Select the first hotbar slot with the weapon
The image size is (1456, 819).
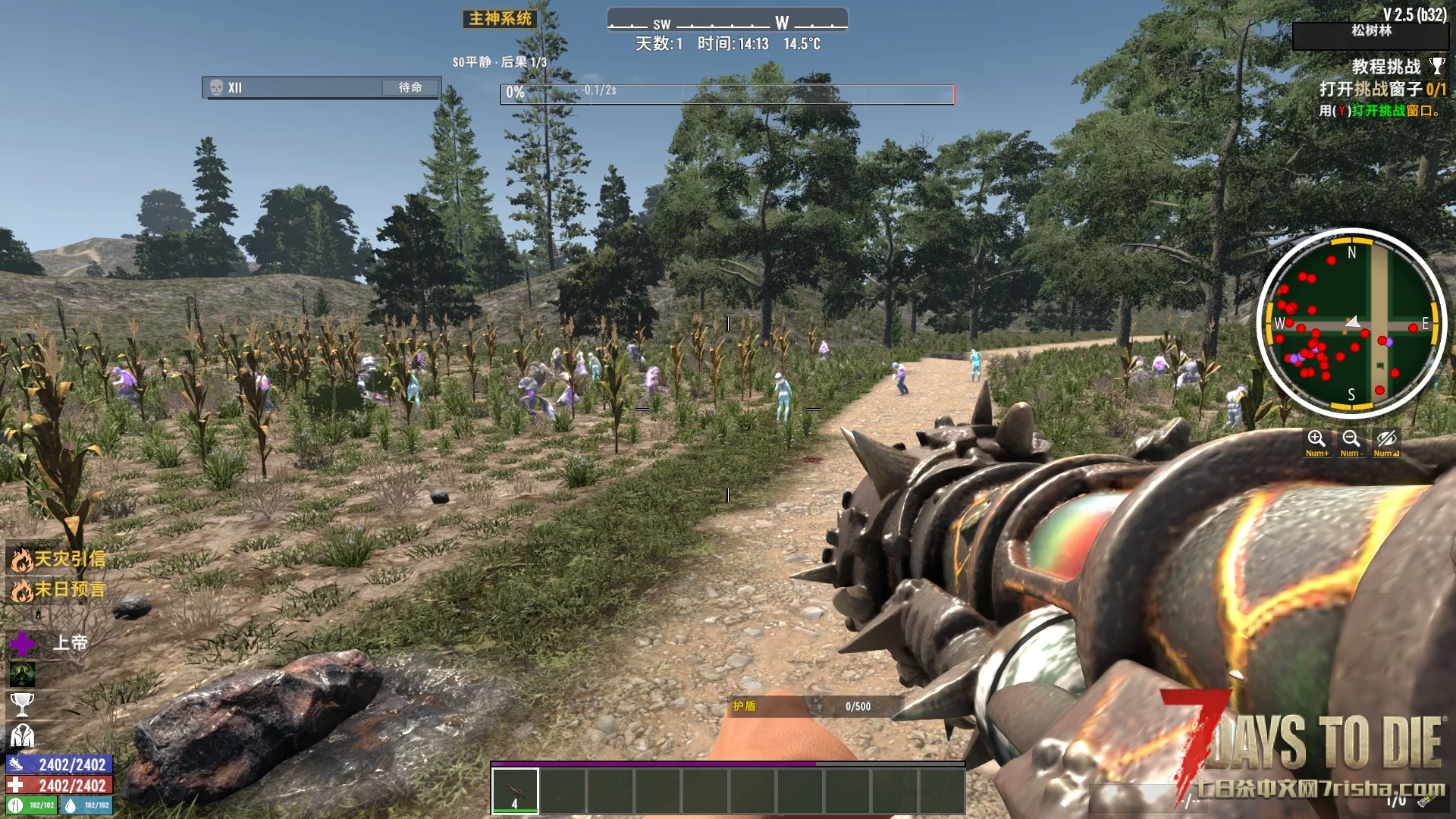(515, 790)
